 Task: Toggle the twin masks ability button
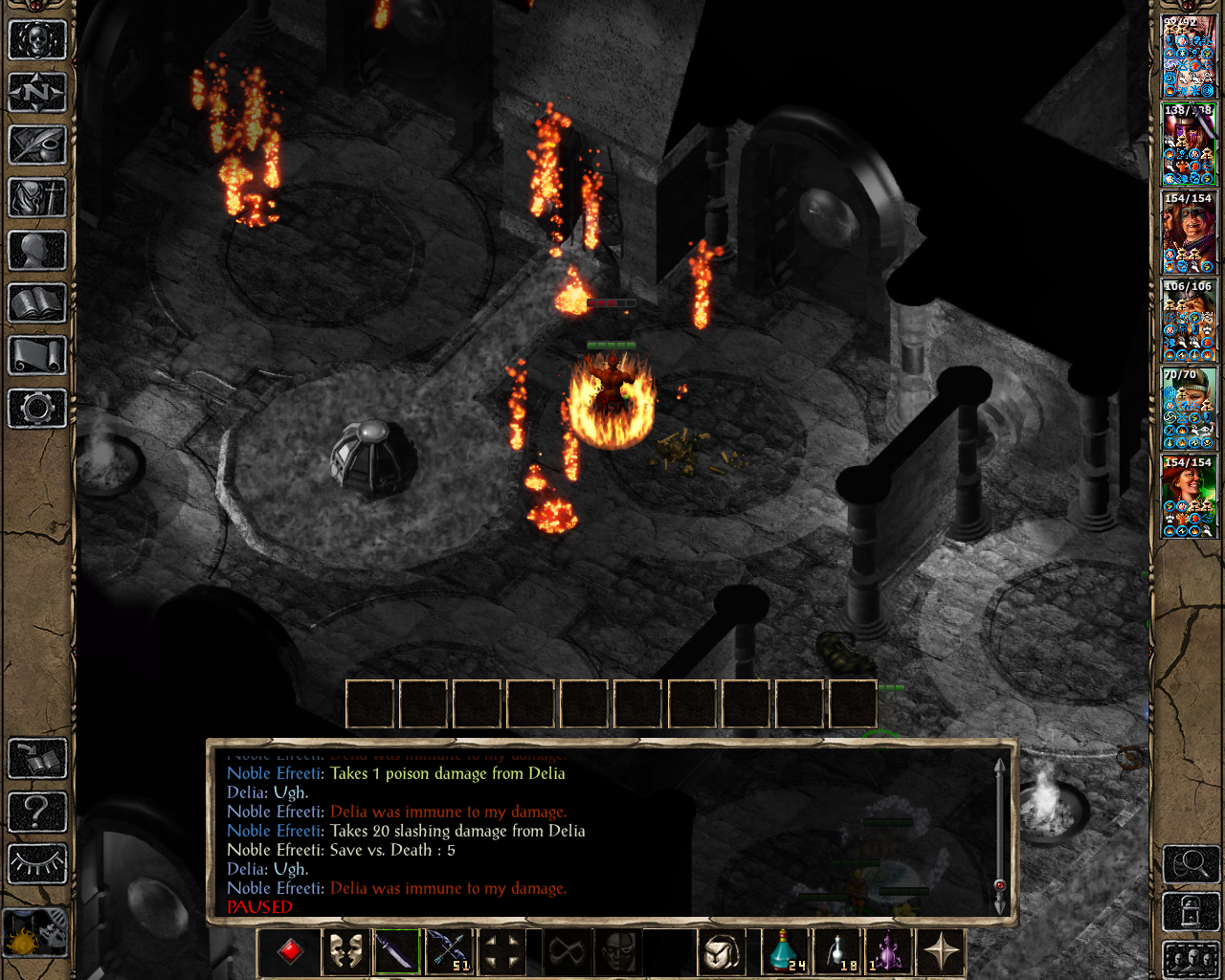345,951
